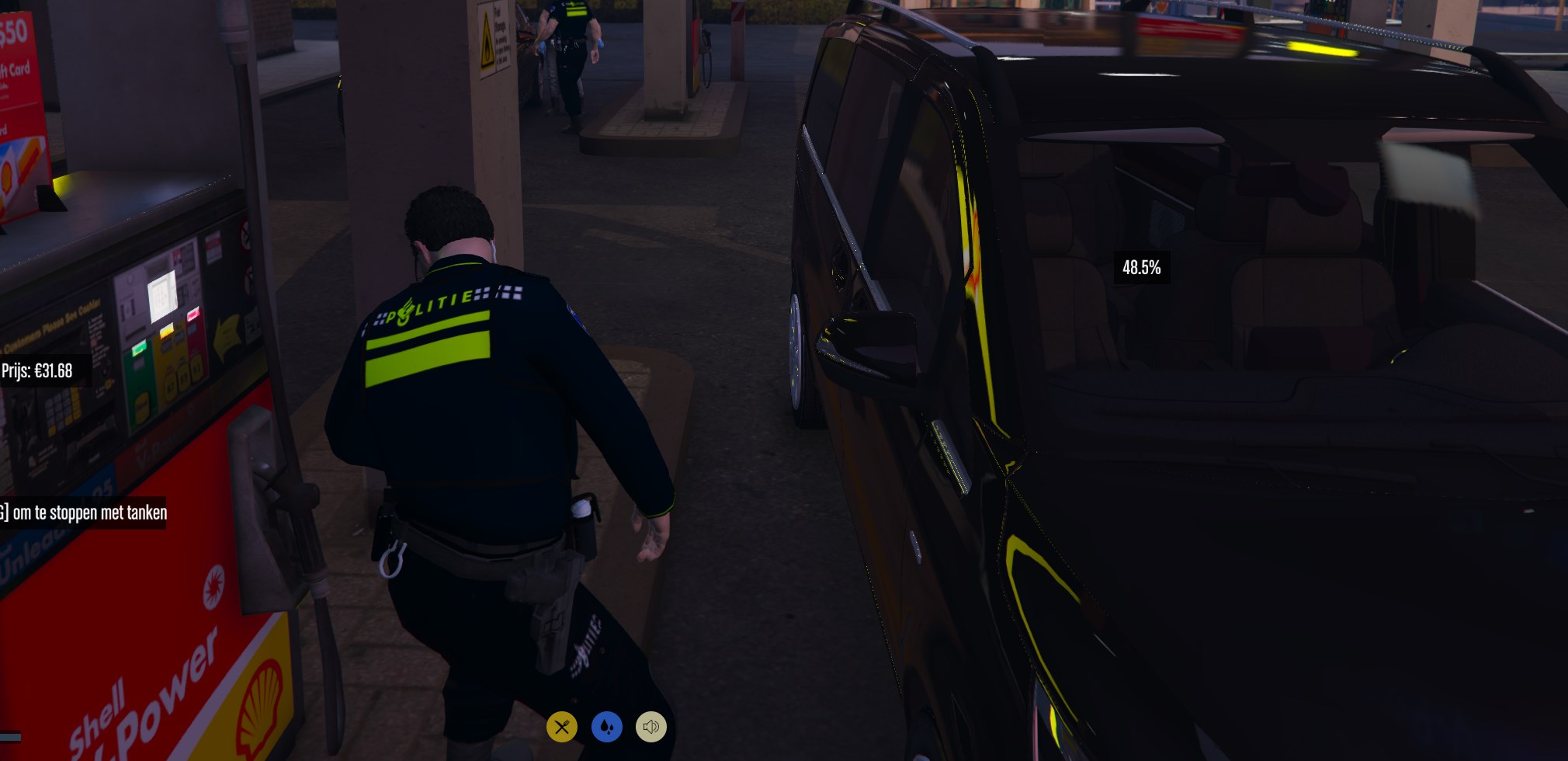Click the yellow fork-and-knife hunger icon

[x=562, y=727]
